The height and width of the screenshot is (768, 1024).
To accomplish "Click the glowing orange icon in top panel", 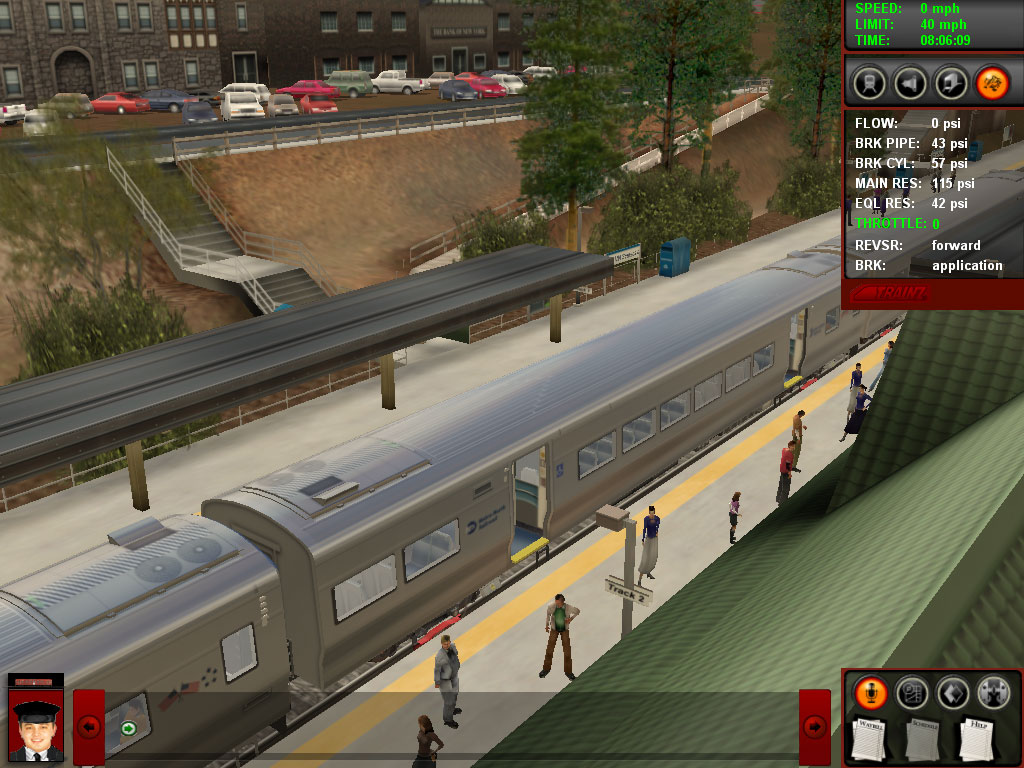I will 992,81.
